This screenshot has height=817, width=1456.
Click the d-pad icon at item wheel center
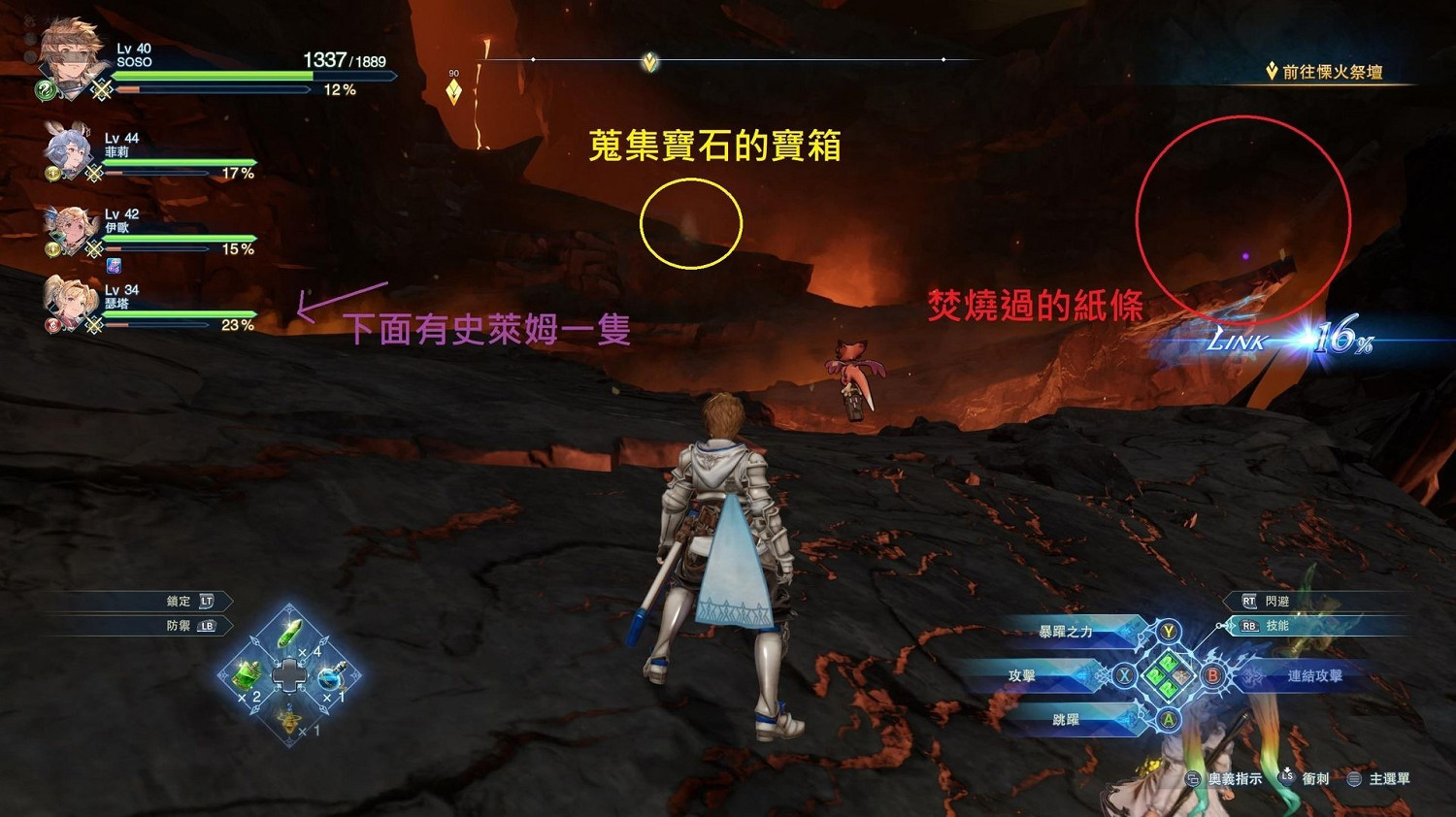coord(289,676)
